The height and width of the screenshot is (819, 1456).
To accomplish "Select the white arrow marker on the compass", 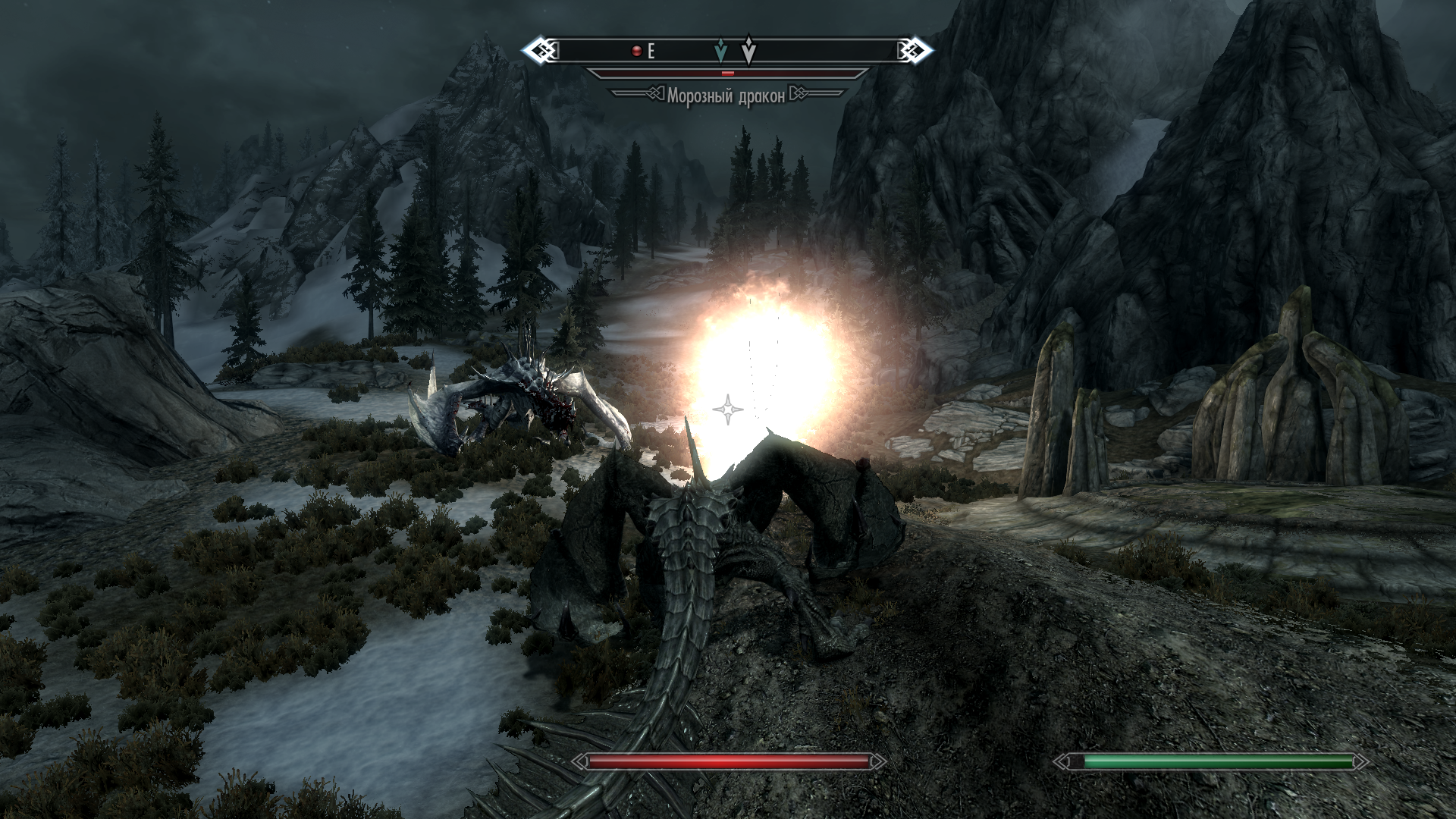I will (x=748, y=50).
